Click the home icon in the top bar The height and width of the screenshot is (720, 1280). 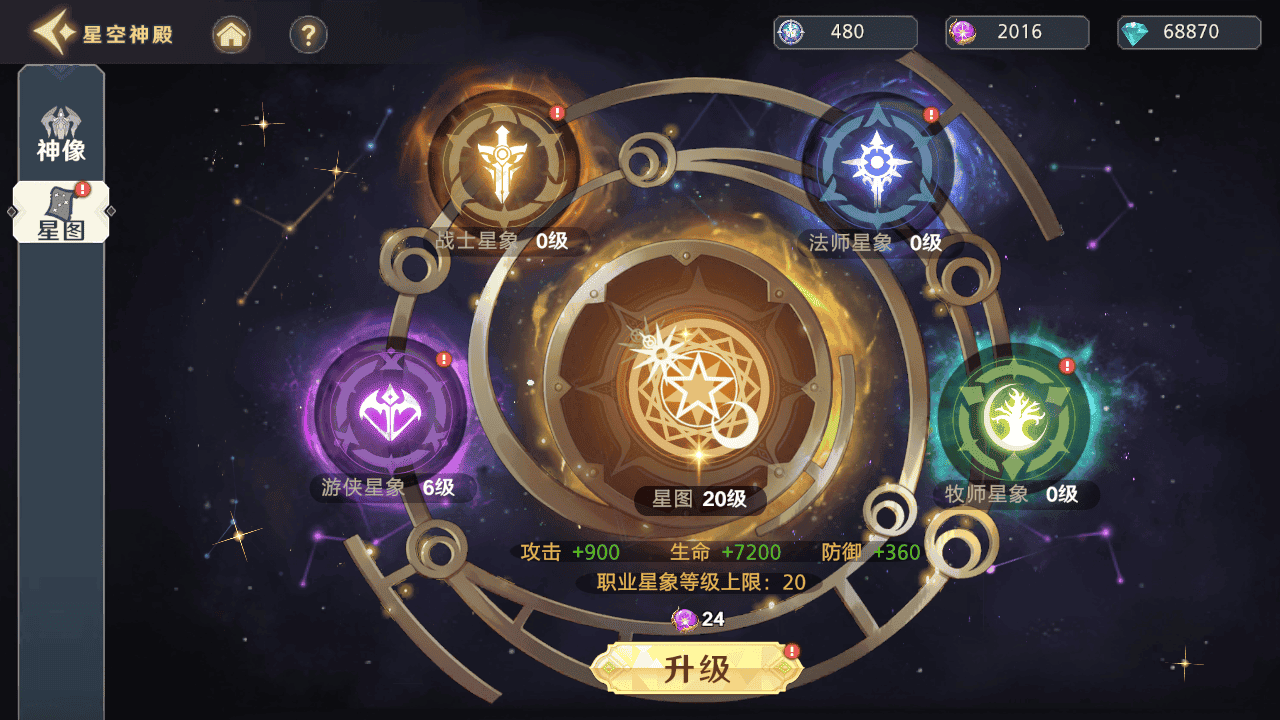231,33
